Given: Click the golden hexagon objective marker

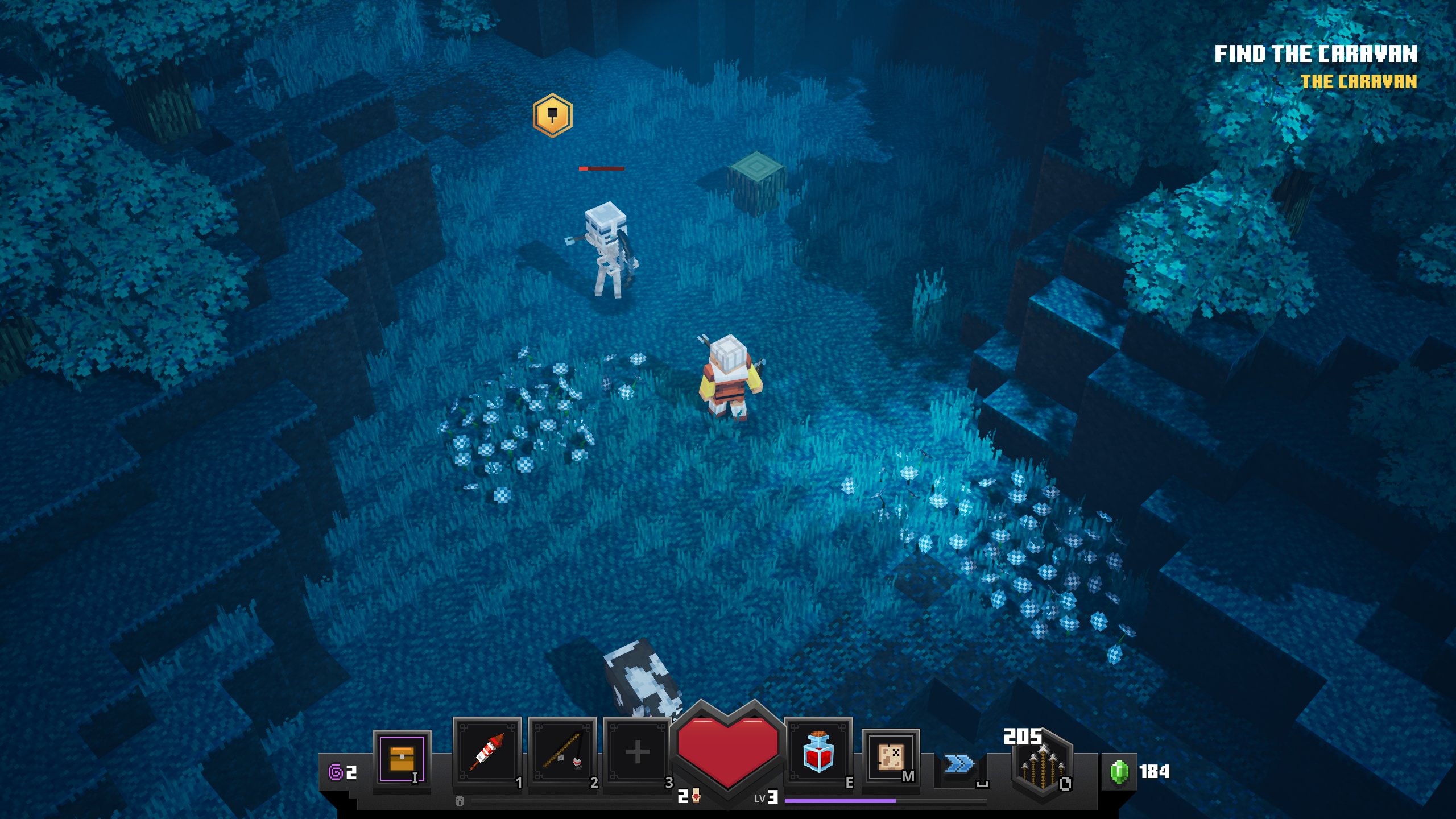Looking at the screenshot, I should pyautogui.click(x=552, y=115).
